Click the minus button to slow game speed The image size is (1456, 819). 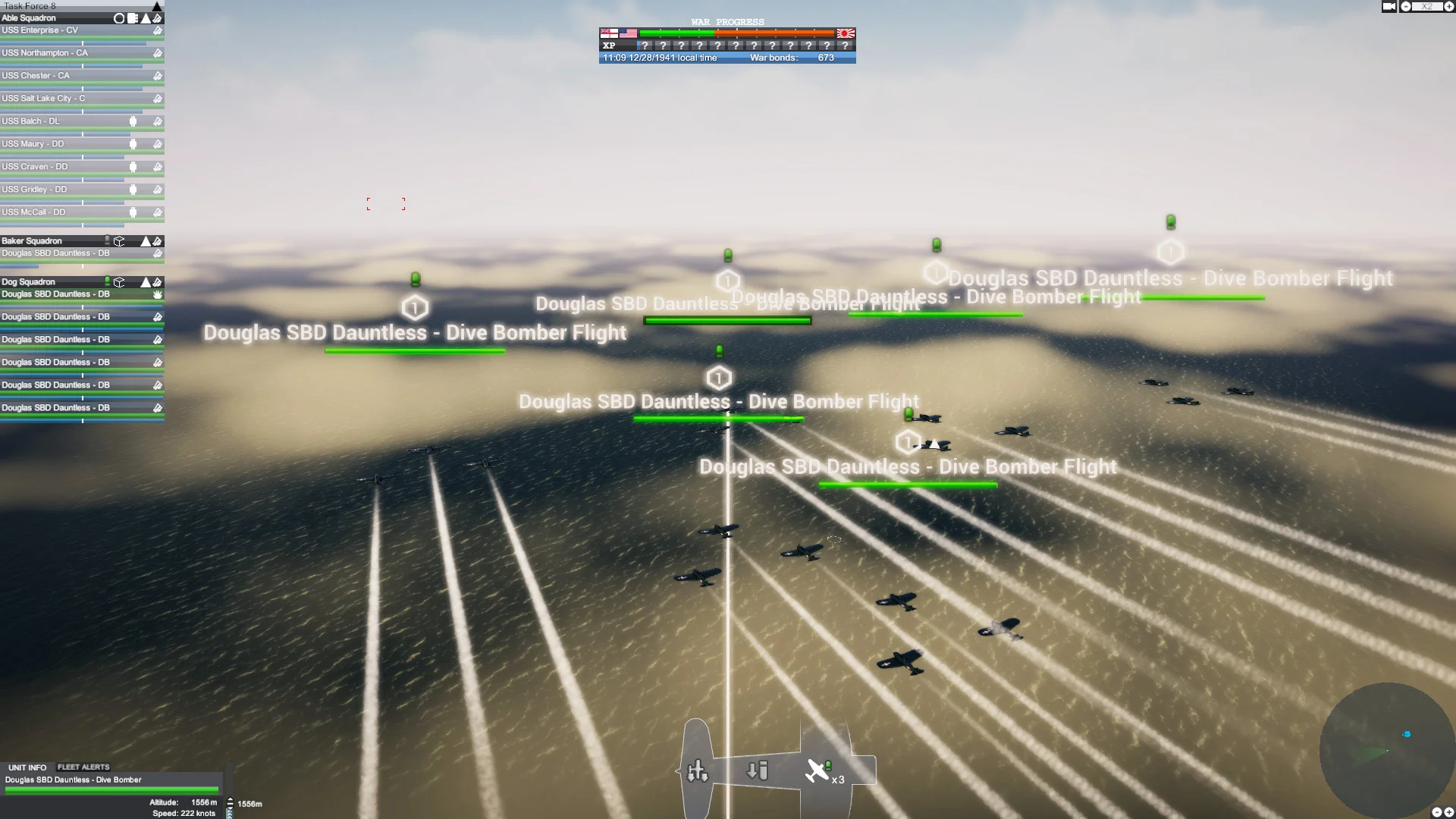[x=1407, y=6]
